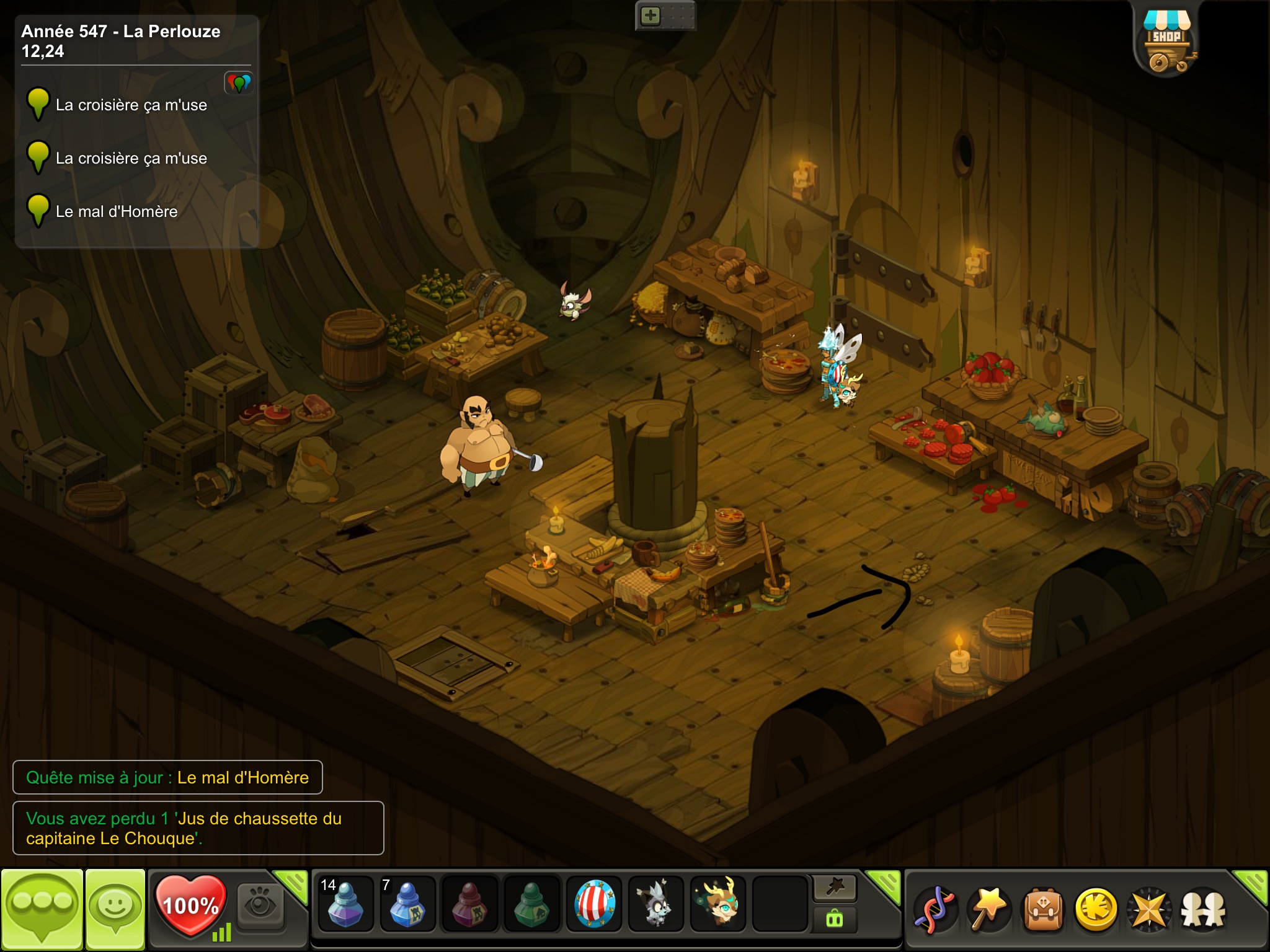Open the backpack inventory

point(1043,909)
